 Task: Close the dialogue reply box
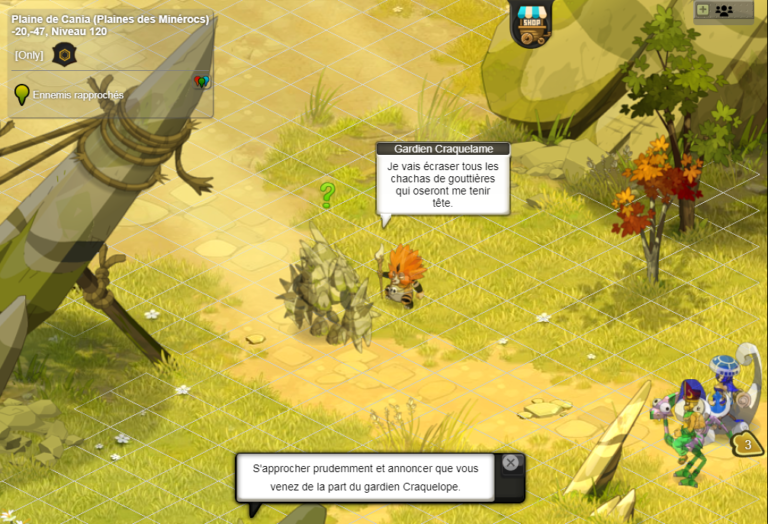511,463
